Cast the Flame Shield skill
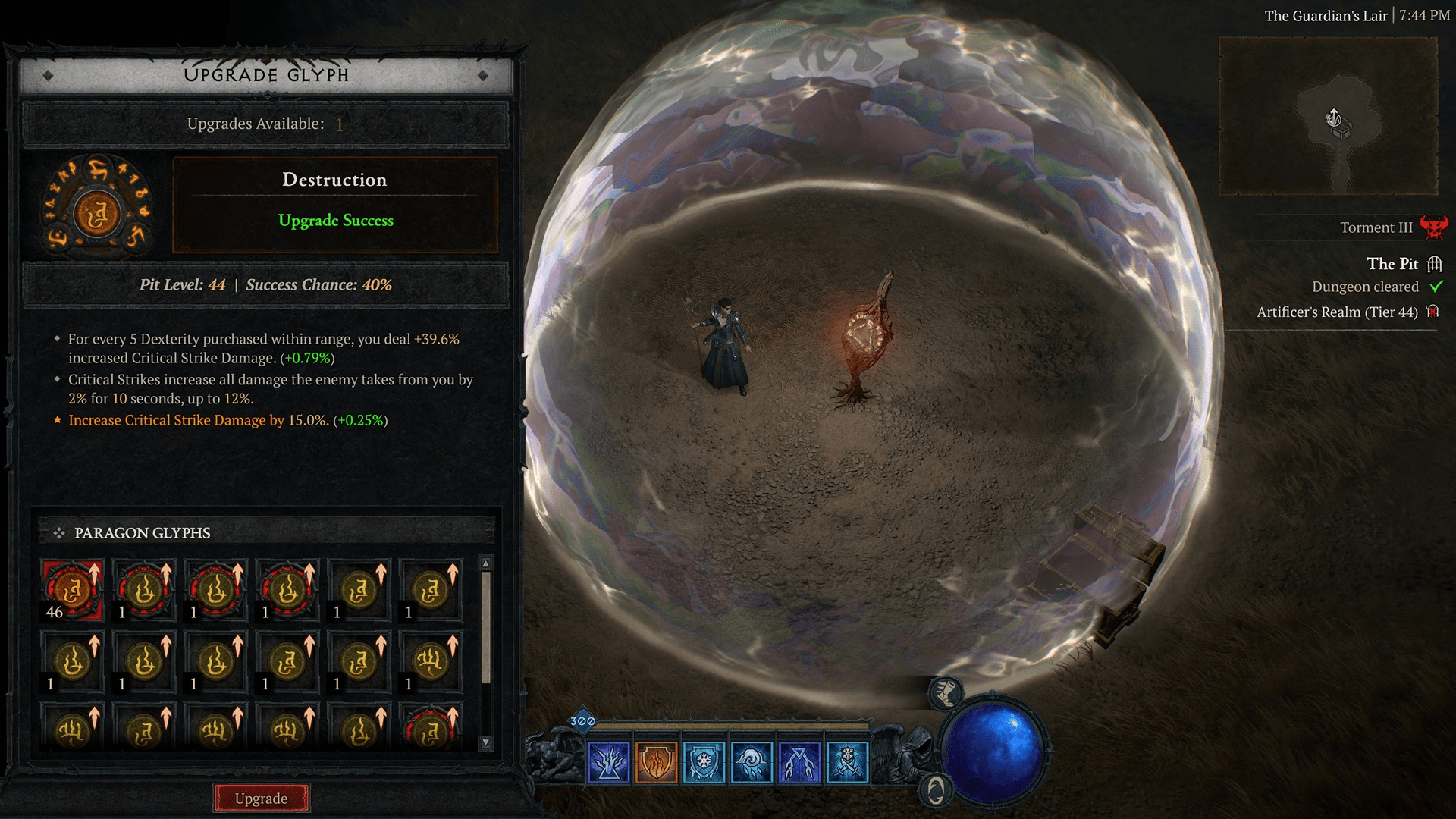 656,762
